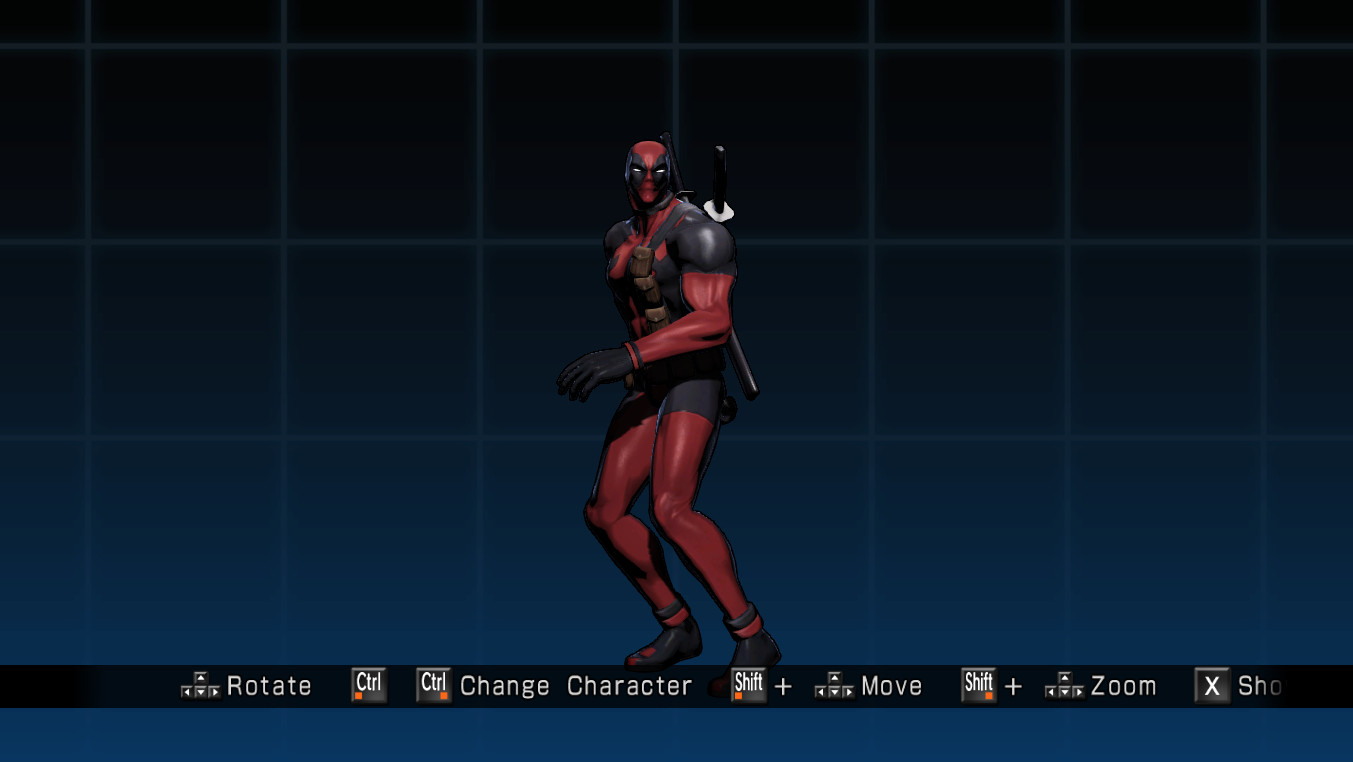Image resolution: width=1353 pixels, height=762 pixels.
Task: Click the Ctrl icon beside Change Character
Action: [431, 684]
